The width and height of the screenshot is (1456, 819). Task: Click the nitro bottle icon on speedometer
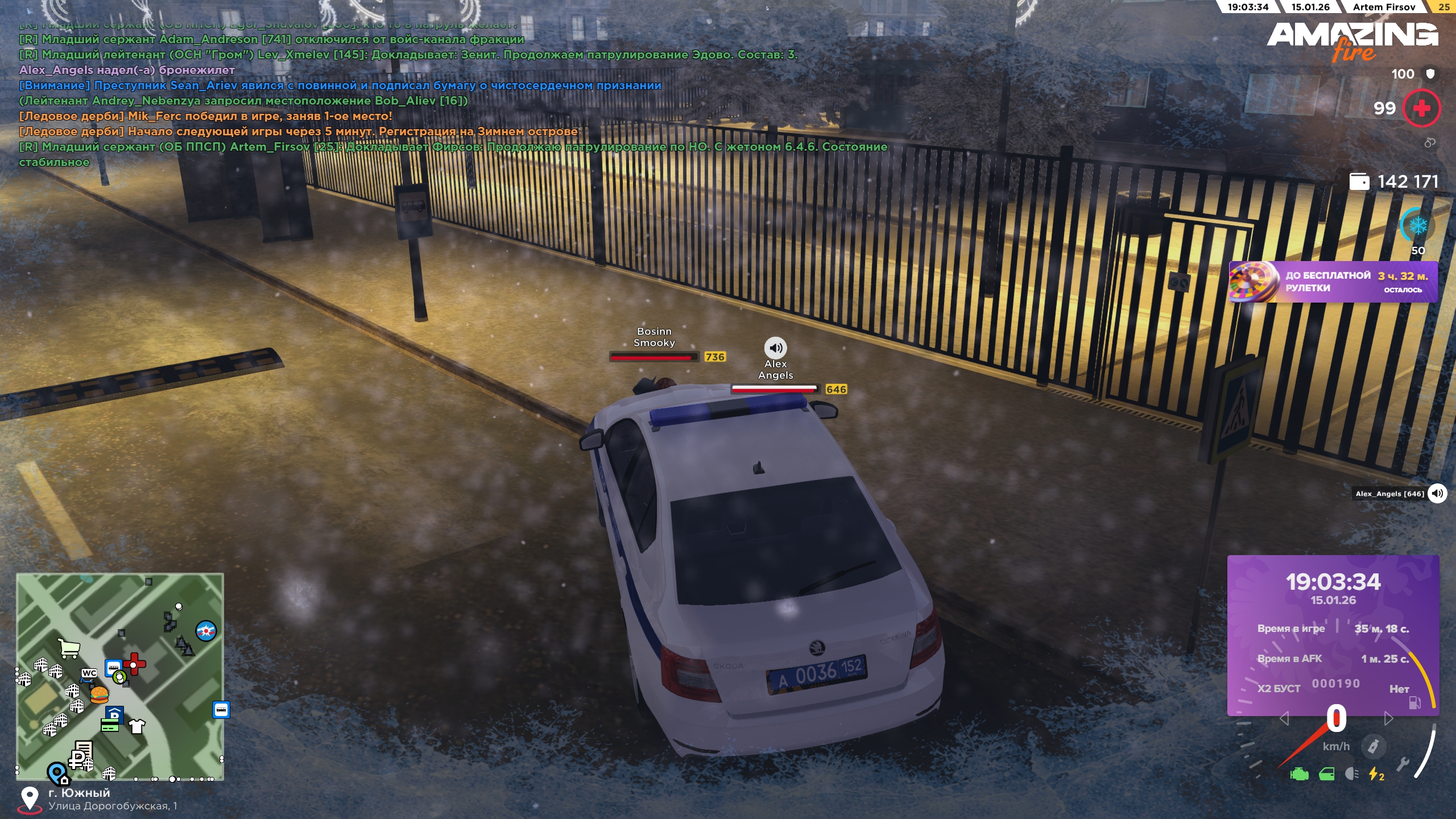click(x=1373, y=746)
